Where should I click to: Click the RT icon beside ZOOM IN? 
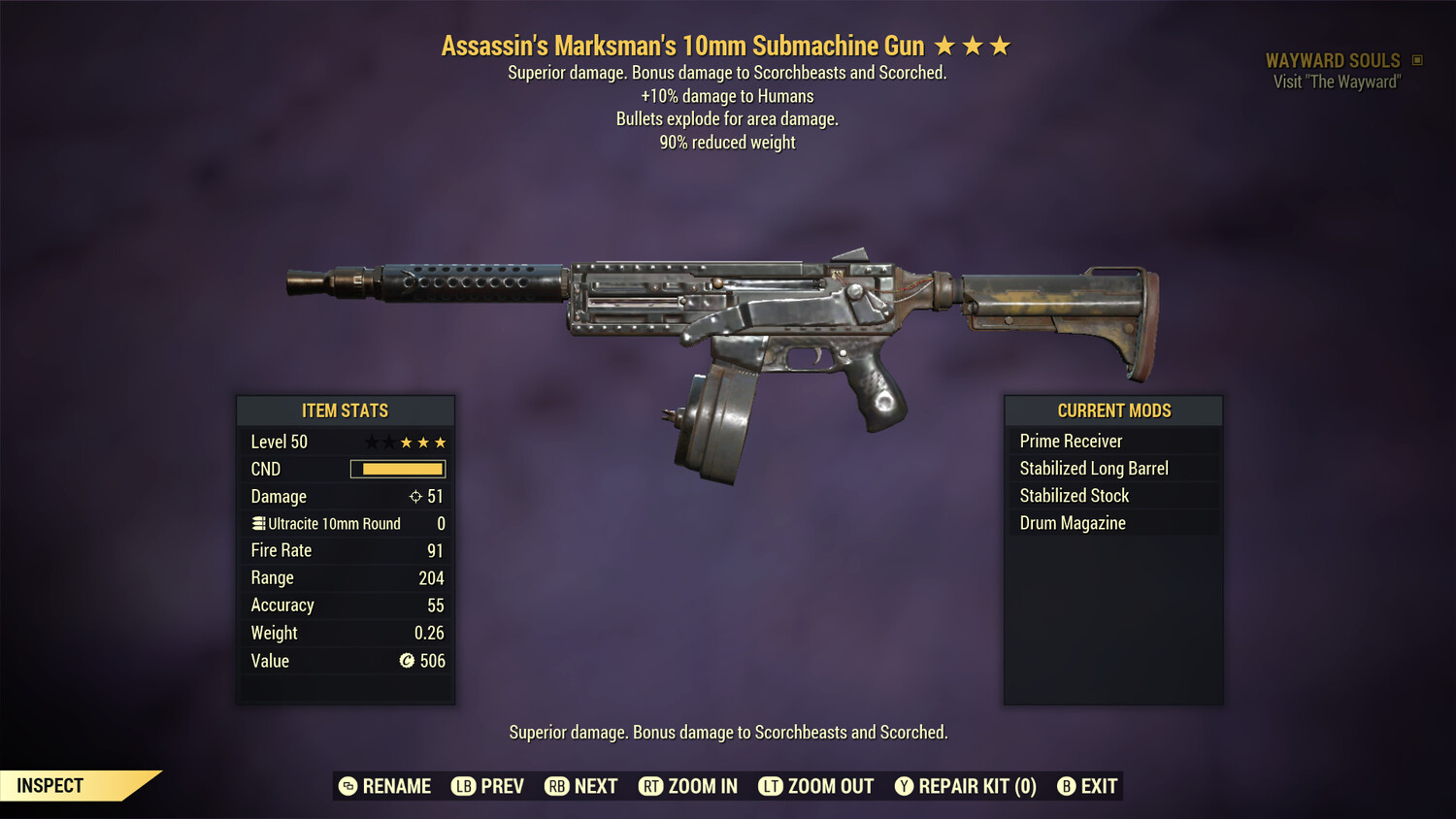tap(651, 786)
